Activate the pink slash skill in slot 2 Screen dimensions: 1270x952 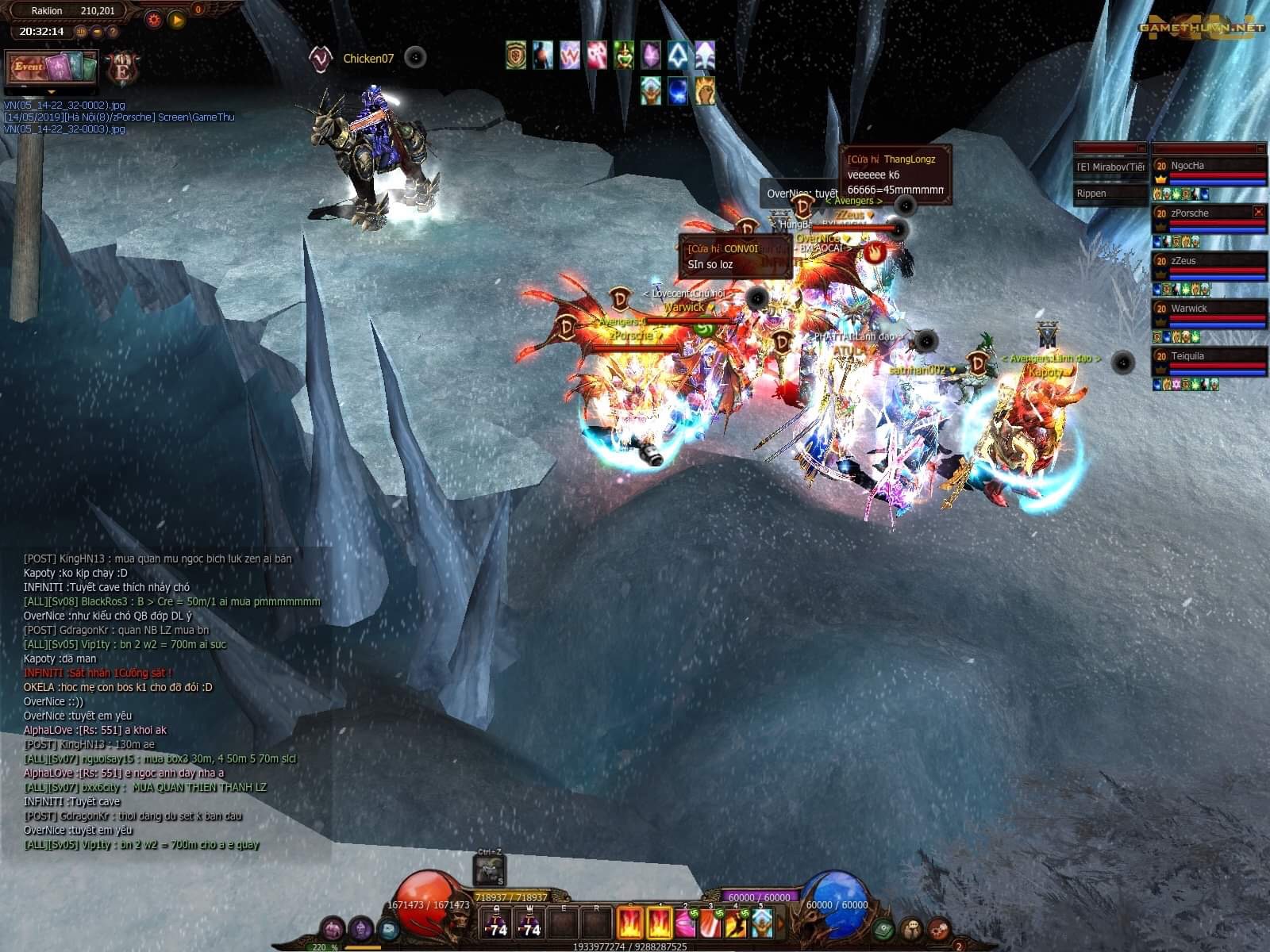click(685, 923)
